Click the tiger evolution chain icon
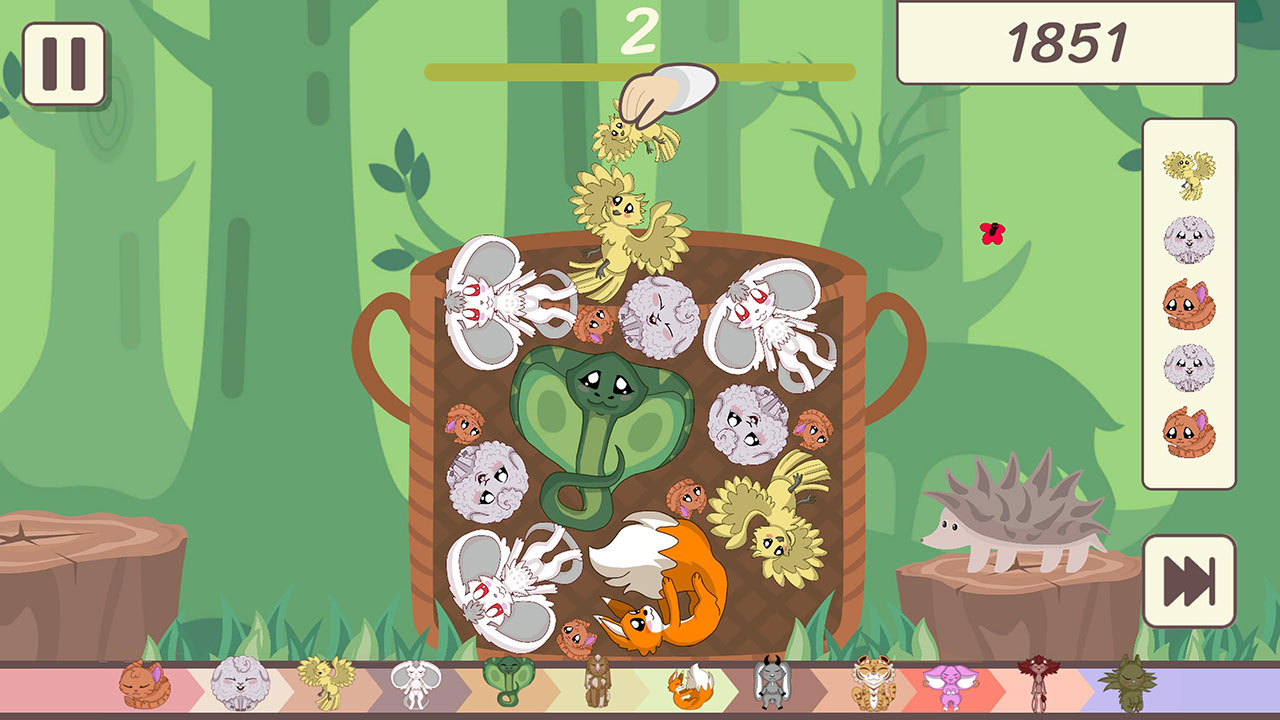1280x720 pixels. click(866, 688)
